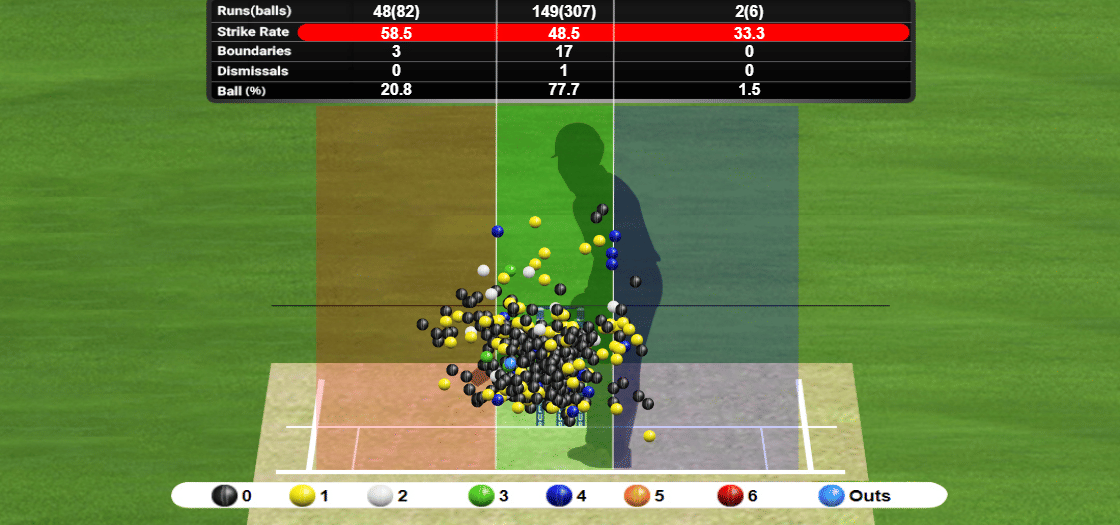Choose the Boundaries stats row

pyautogui.click(x=560, y=51)
